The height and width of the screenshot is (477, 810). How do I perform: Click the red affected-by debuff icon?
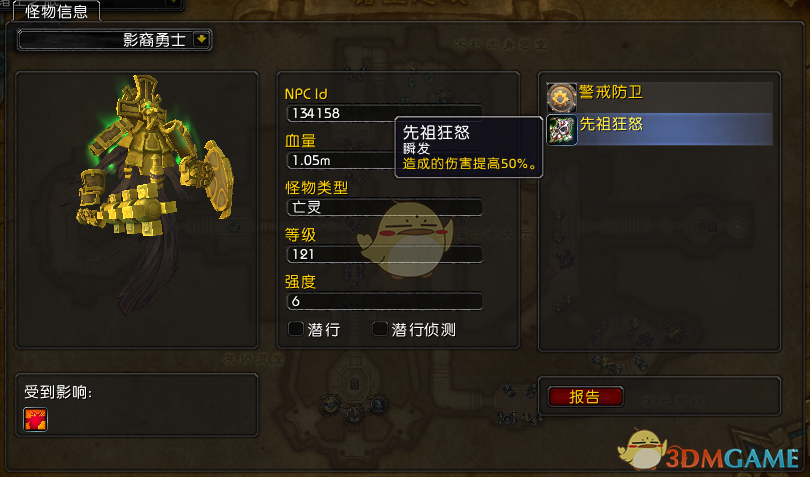click(35, 419)
